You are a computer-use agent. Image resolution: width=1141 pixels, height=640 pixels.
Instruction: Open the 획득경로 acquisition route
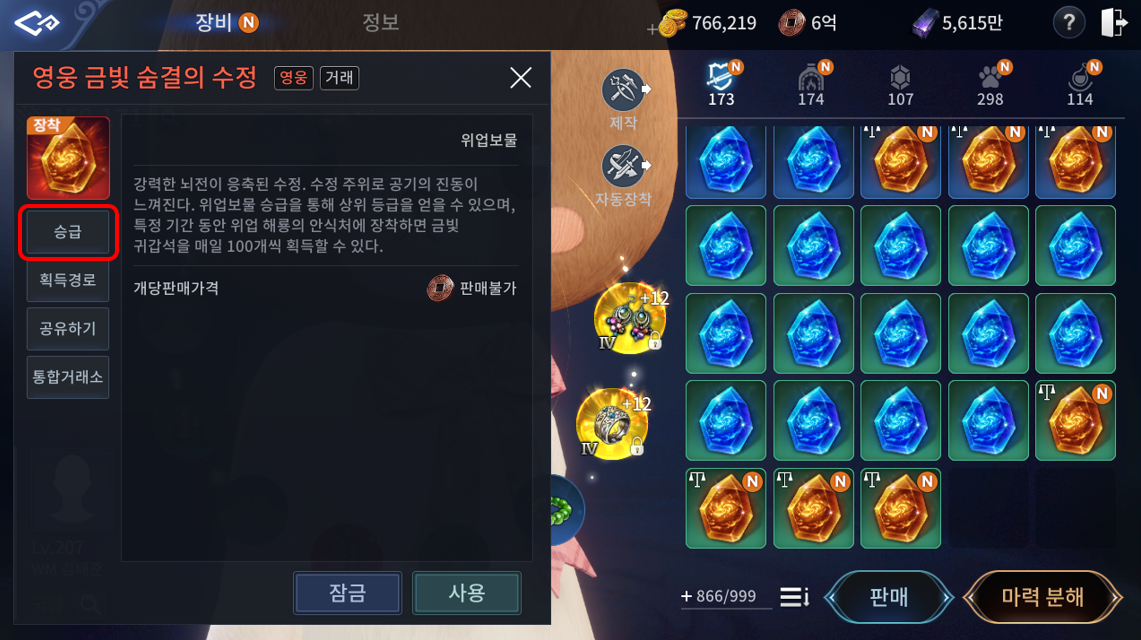click(68, 280)
